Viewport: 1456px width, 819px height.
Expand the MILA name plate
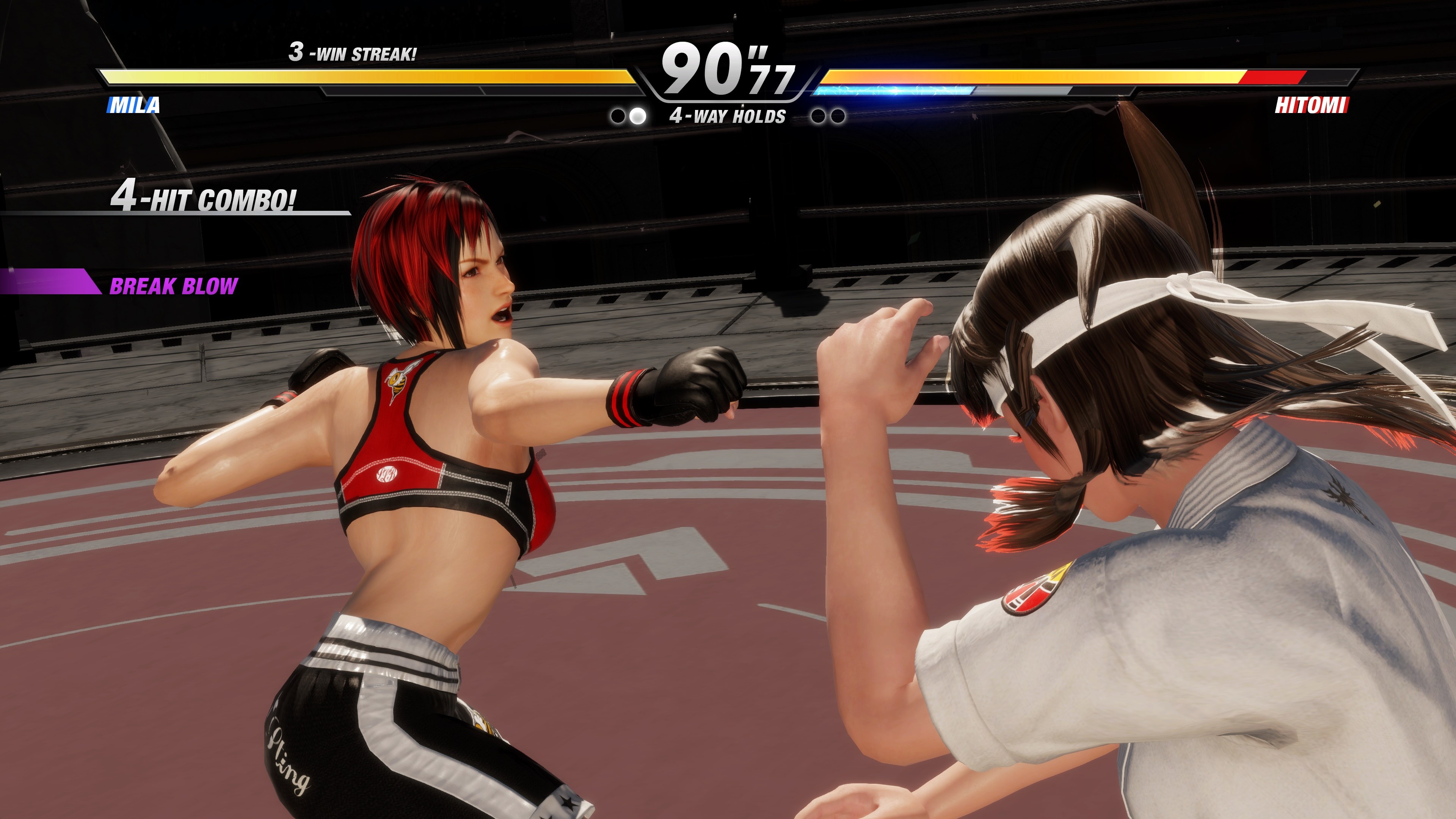133,105
